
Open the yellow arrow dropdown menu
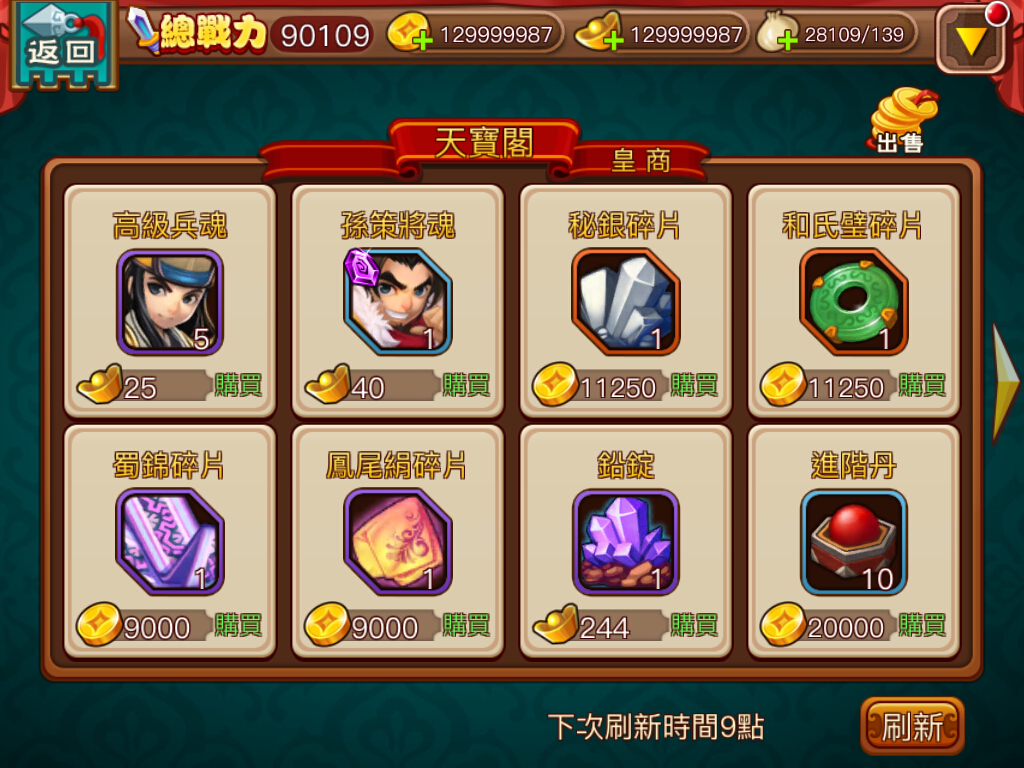[x=970, y=40]
